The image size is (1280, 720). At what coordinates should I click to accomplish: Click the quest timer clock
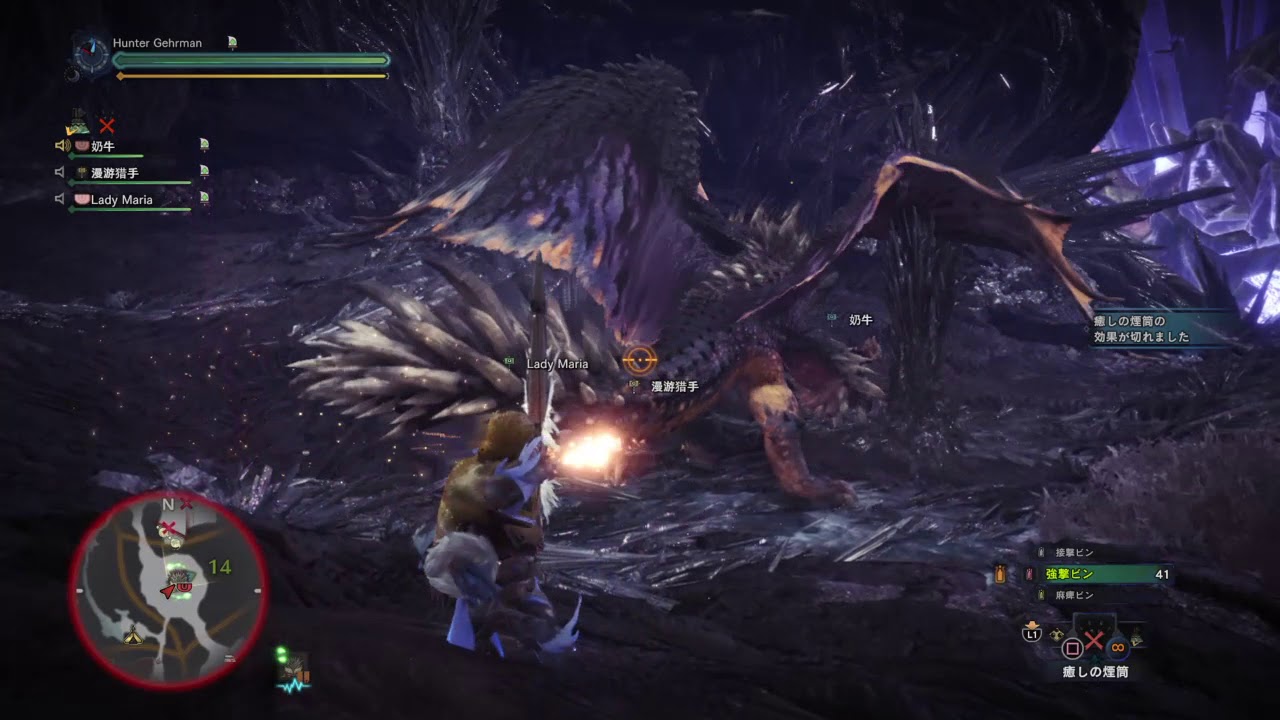pos(94,53)
